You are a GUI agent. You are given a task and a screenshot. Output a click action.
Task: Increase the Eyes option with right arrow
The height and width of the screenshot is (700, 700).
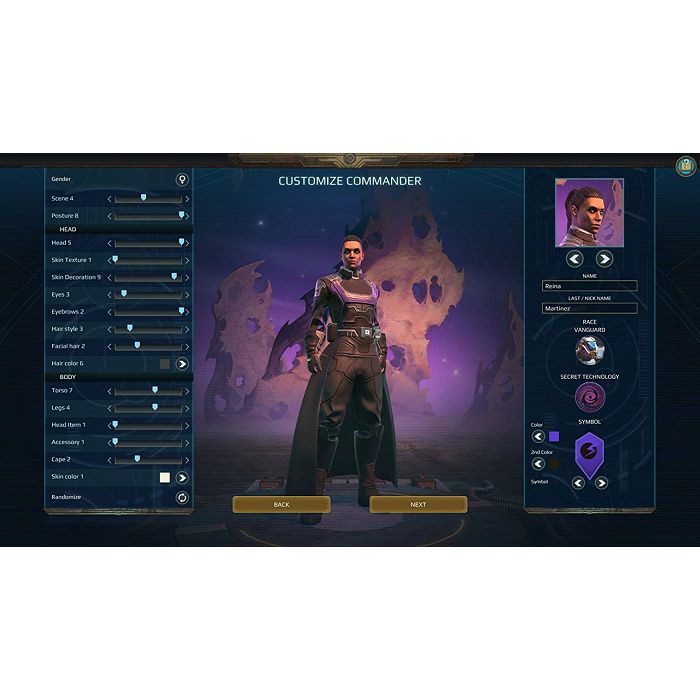[x=187, y=295]
